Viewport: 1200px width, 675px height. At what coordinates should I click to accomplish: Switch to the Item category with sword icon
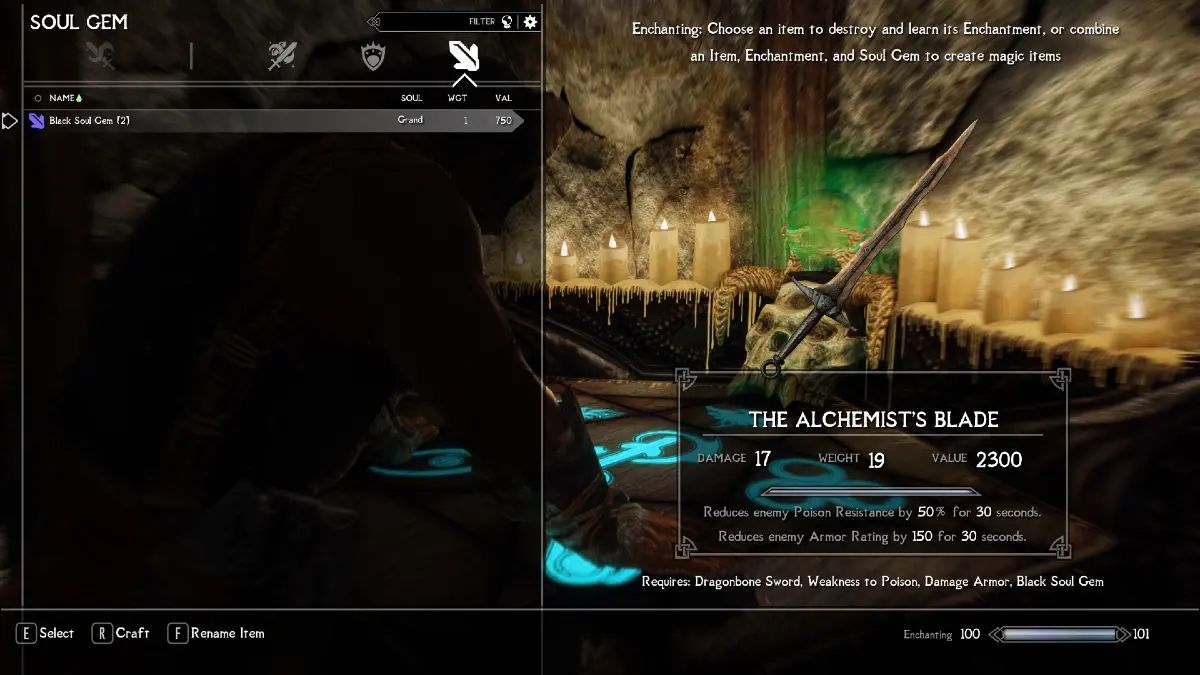click(x=282, y=56)
